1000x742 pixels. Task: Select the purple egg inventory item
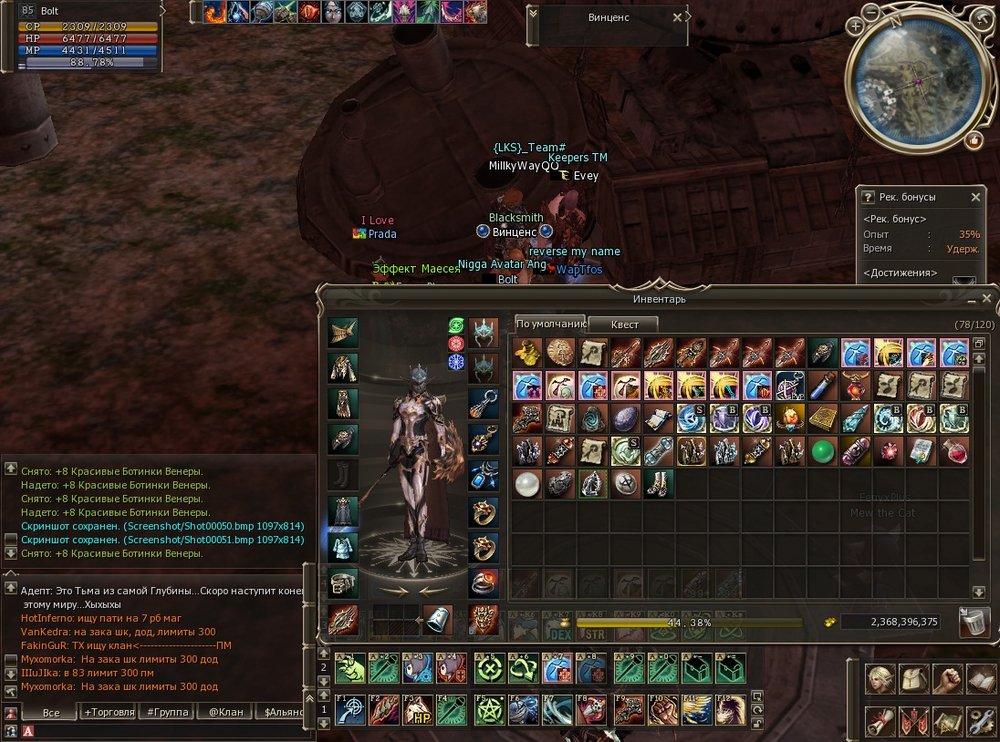pyautogui.click(x=625, y=419)
